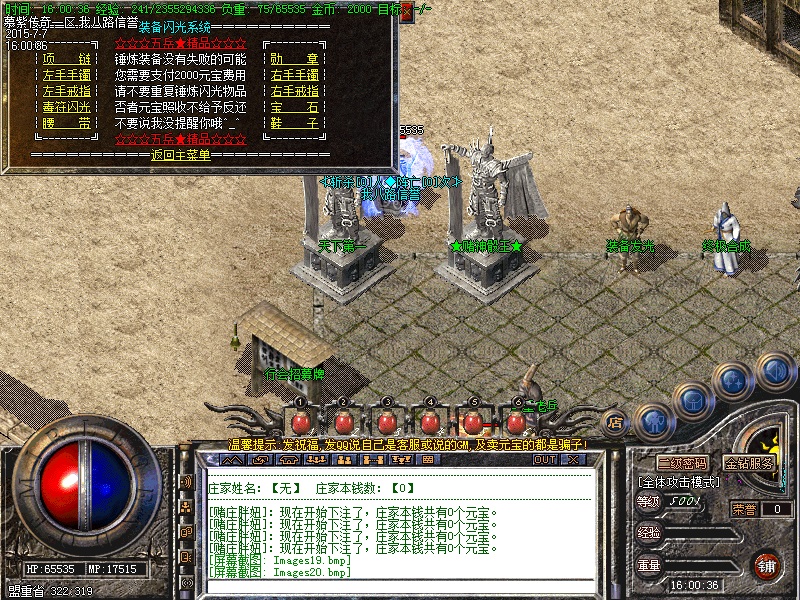Pick the 右手戒指 upgrade option

295,91
